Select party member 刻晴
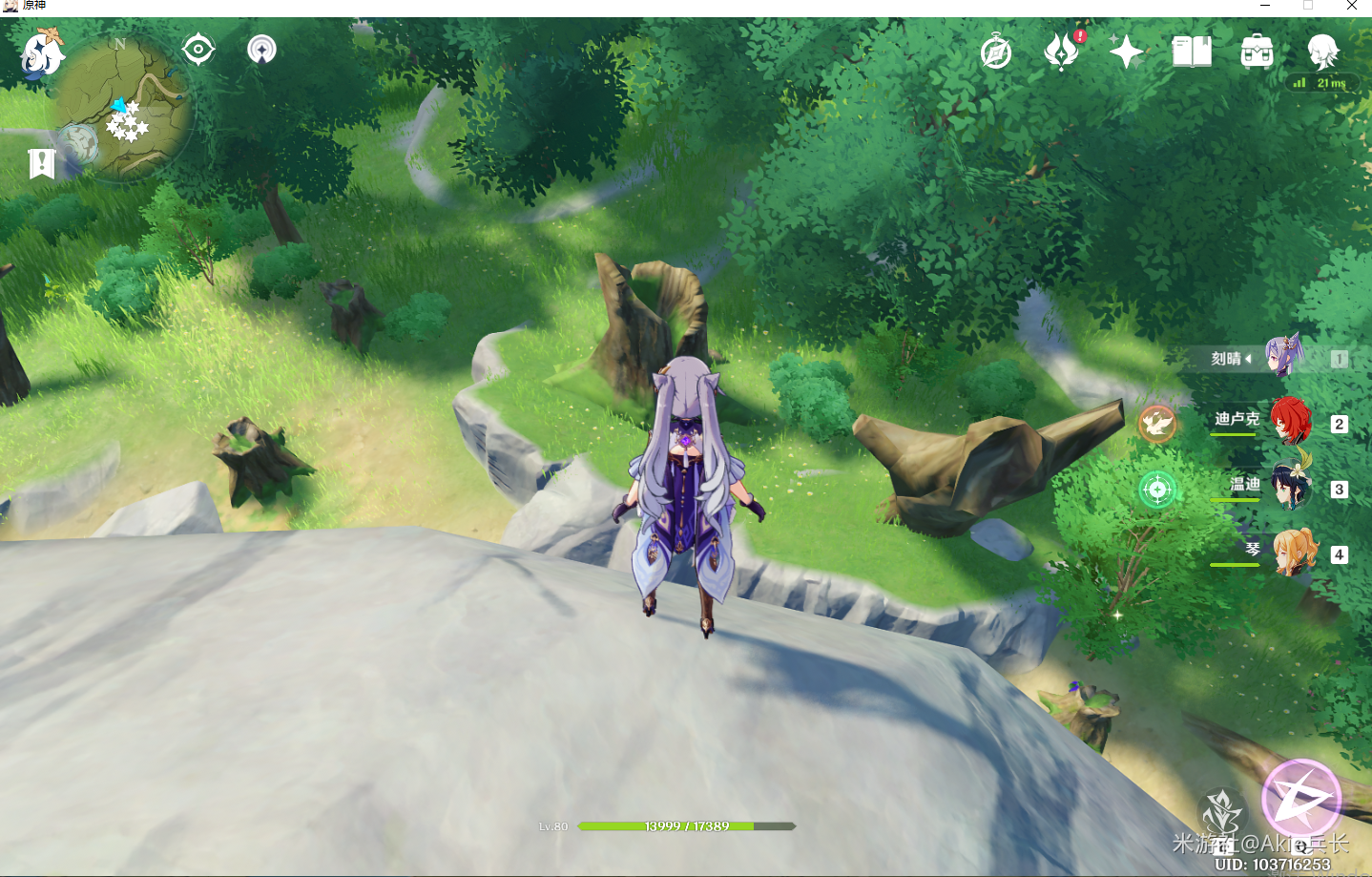This screenshot has width=1372, height=877. pos(1283,358)
